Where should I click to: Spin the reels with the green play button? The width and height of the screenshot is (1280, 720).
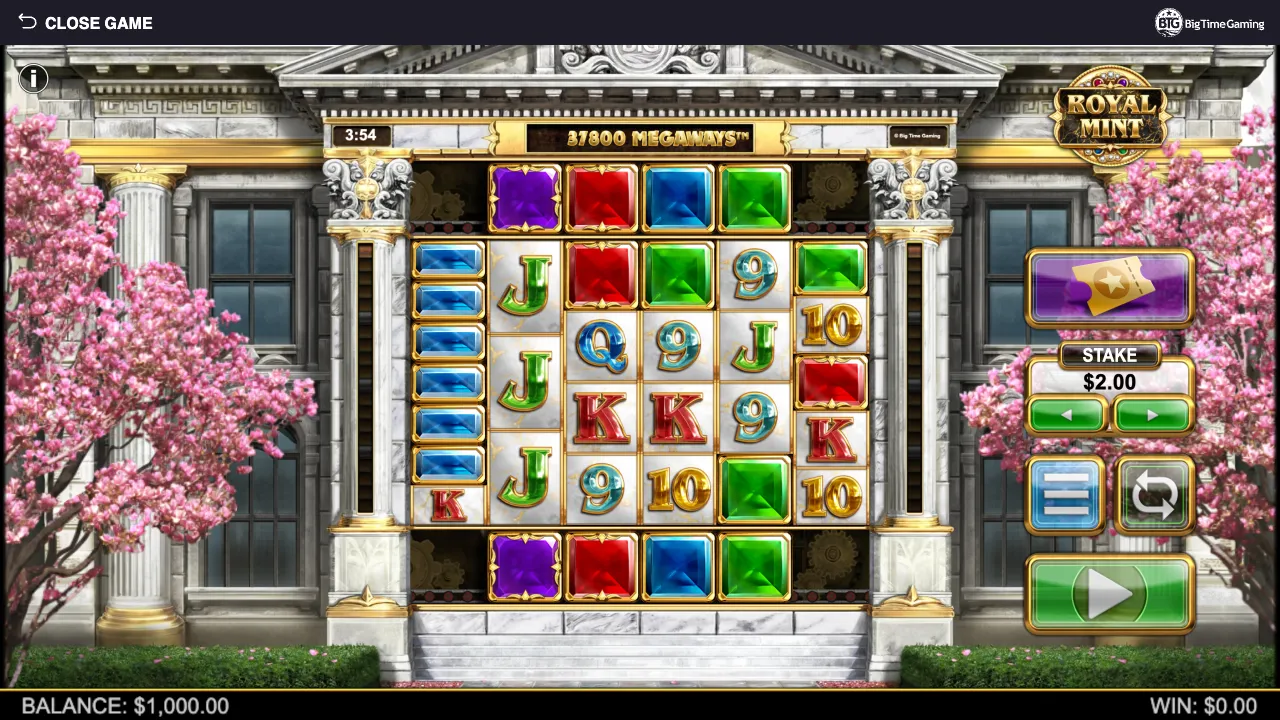1110,594
